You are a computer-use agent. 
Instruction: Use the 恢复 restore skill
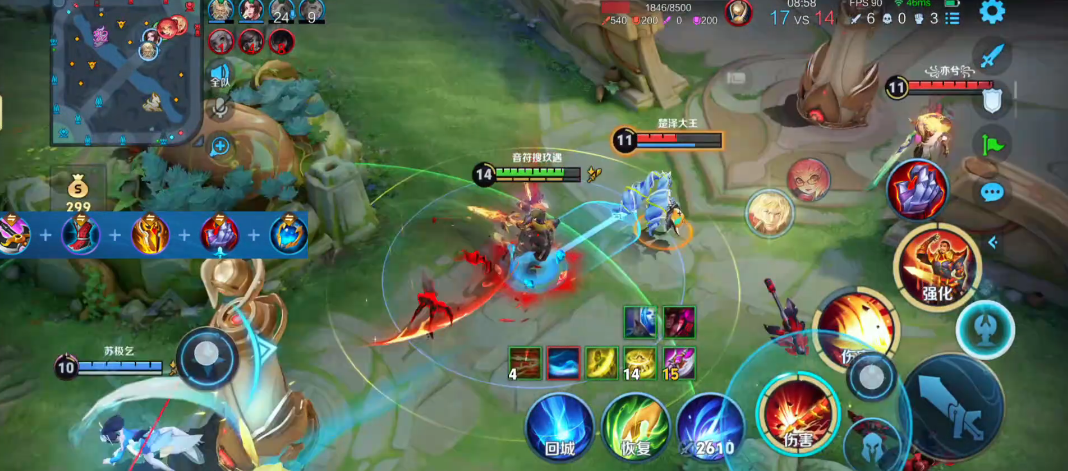(x=636, y=426)
